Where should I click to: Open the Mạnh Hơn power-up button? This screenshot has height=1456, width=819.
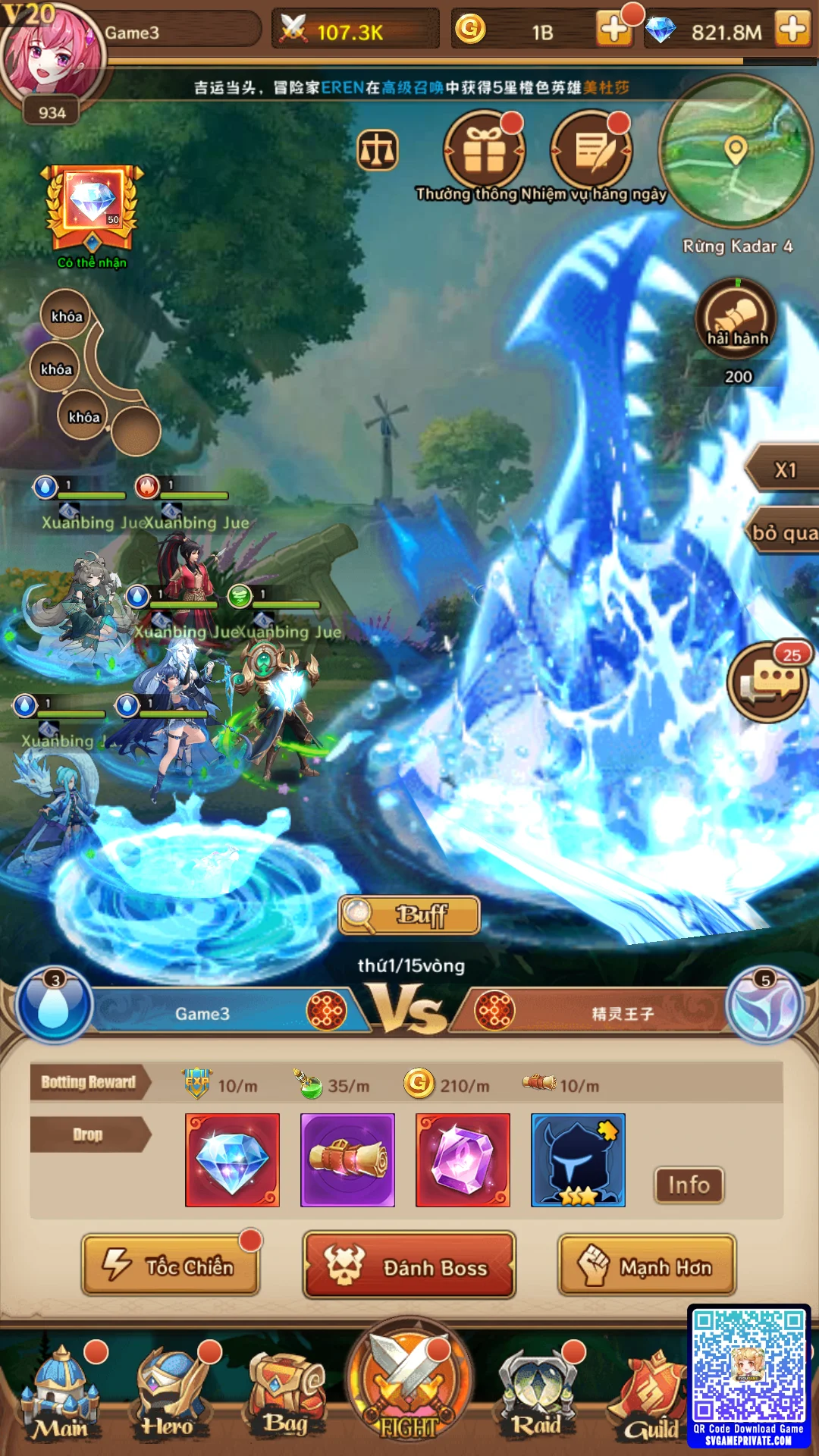647,1266
